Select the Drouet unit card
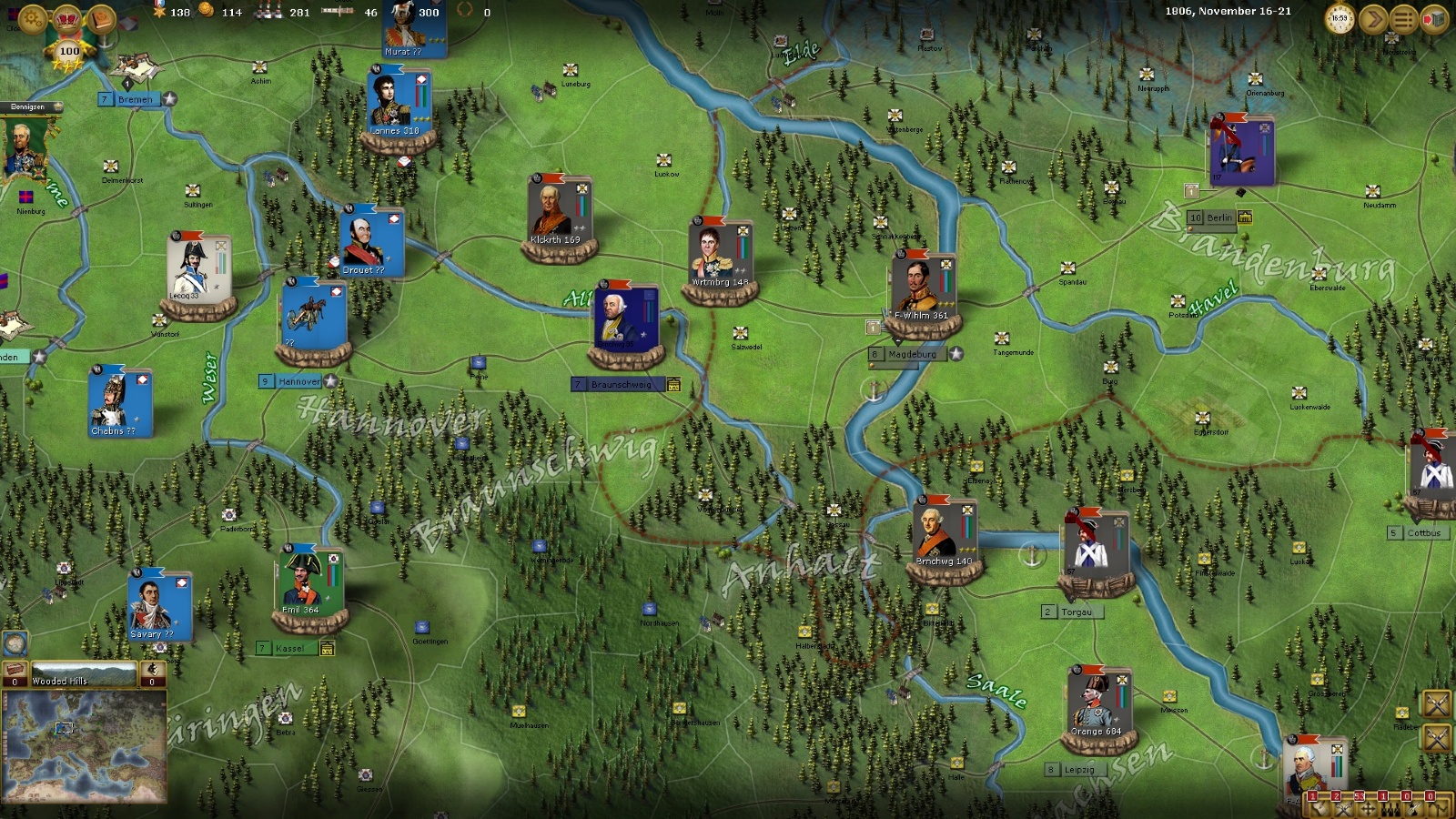 pyautogui.click(x=371, y=243)
